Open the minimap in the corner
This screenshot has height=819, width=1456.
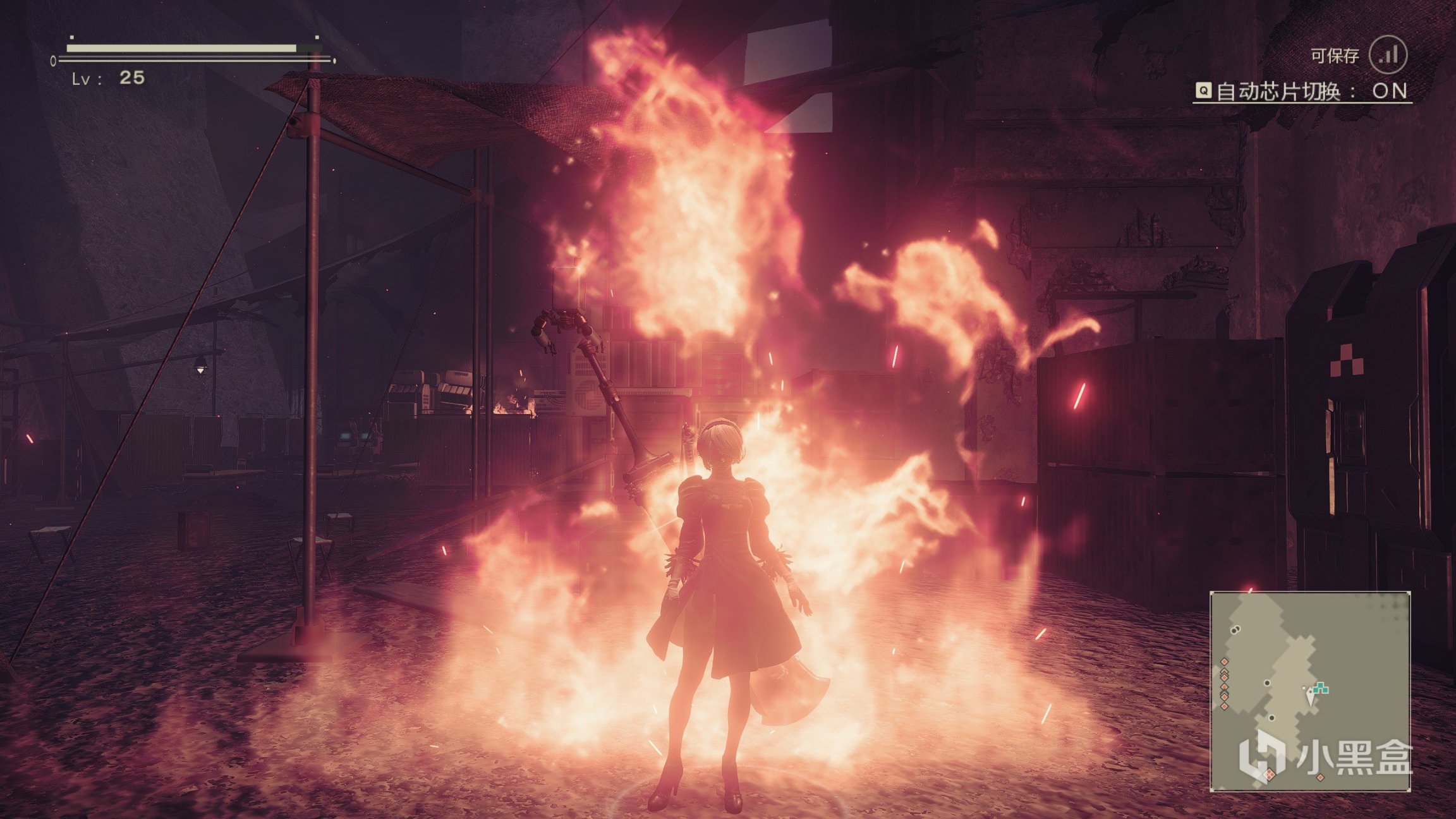1309,691
